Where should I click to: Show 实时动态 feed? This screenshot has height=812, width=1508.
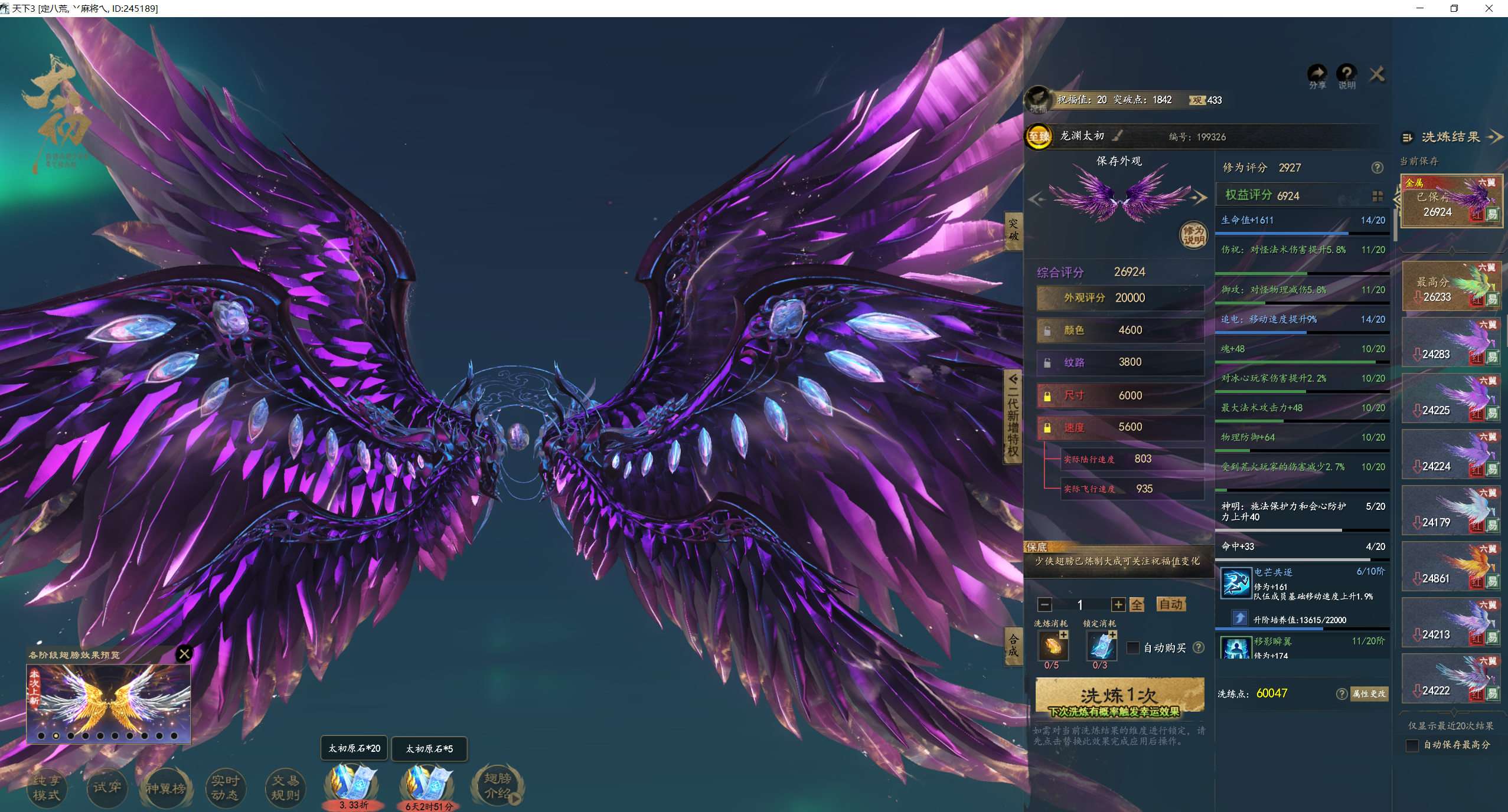pos(225,787)
